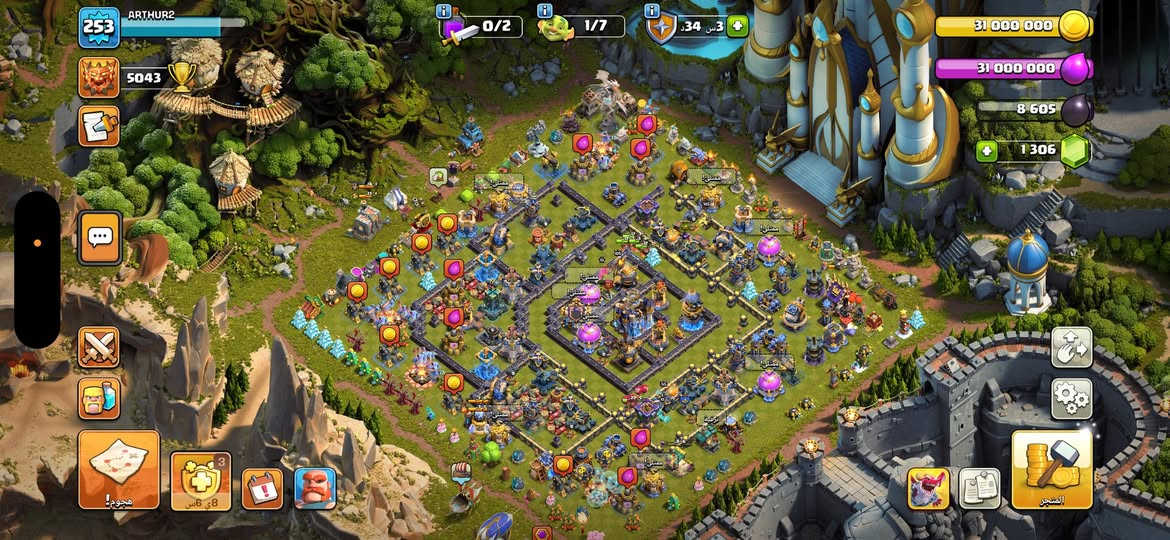The width and height of the screenshot is (1170, 540).
Task: Open the golden shield plus pass button
Action: 201,480
